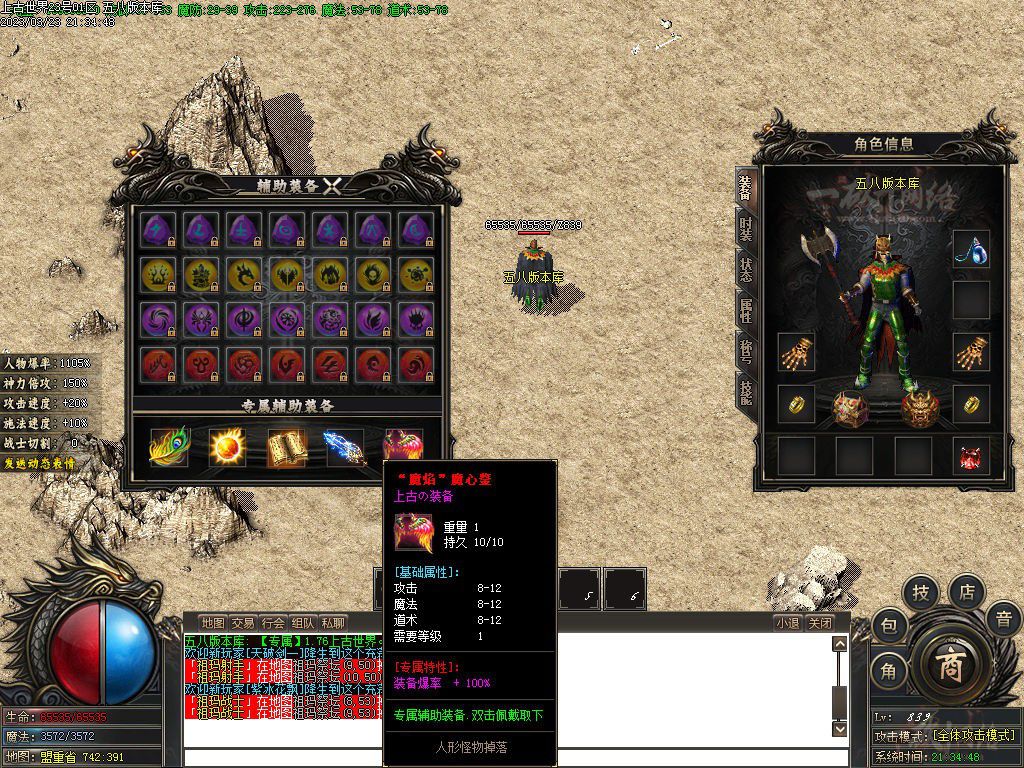Screen dimensions: 1024x768
Task: Open the 包 bag button
Action: [888, 627]
